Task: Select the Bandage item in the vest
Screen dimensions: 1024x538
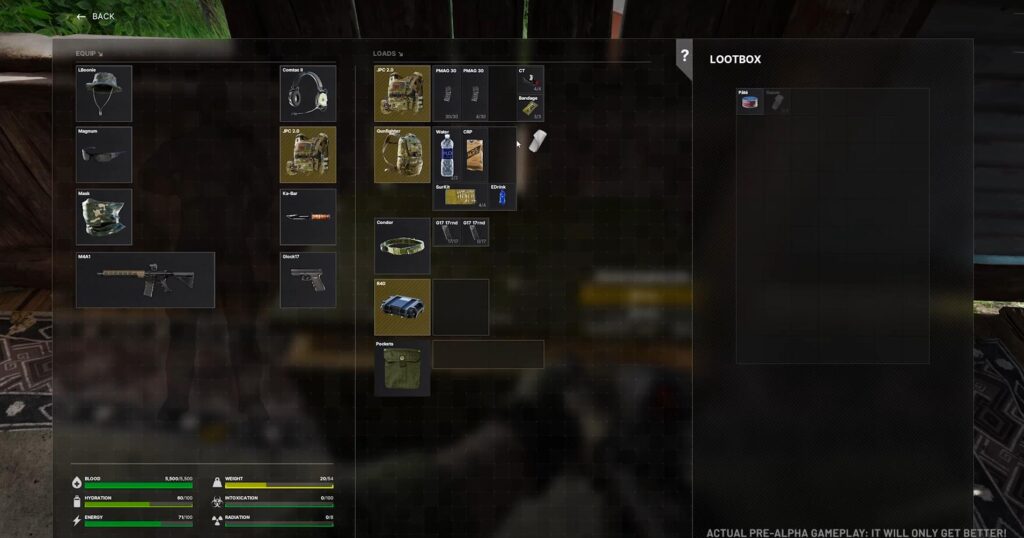Action: coord(530,108)
